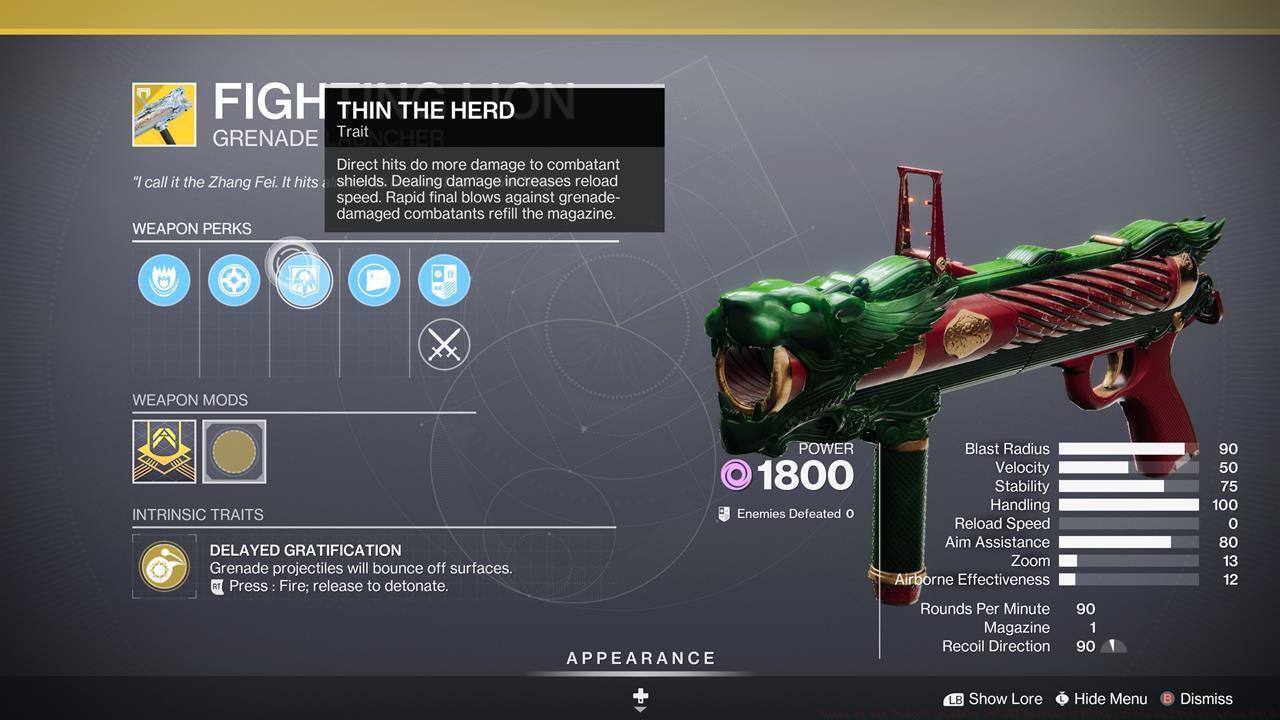The height and width of the screenshot is (720, 1280).
Task: Select the stock perk icon
Action: tap(374, 280)
